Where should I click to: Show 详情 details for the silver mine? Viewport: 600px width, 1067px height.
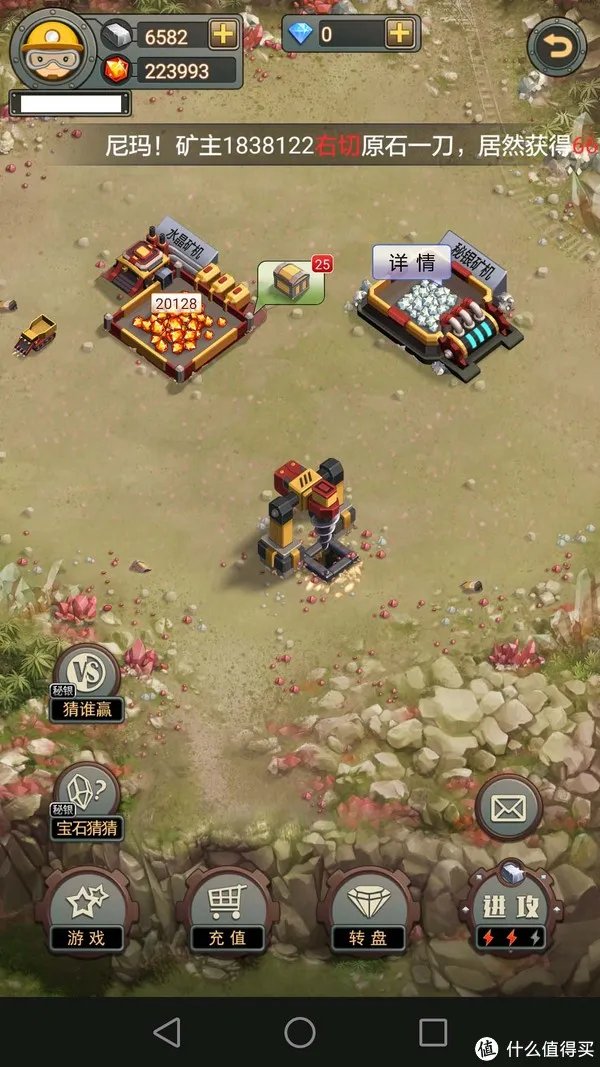pos(412,263)
